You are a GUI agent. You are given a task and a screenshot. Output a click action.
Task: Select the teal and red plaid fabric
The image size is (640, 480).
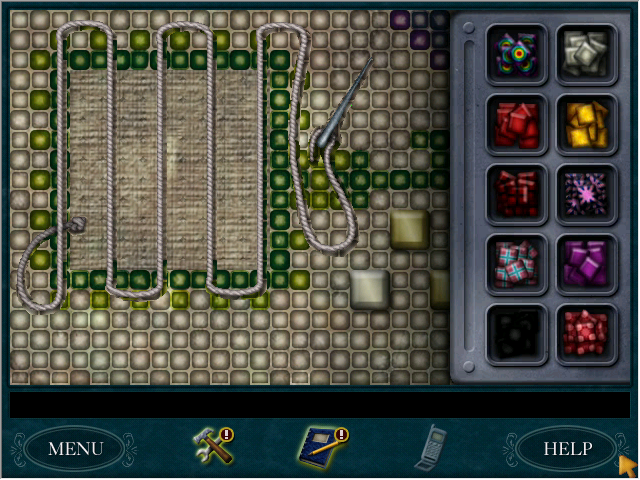516,263
